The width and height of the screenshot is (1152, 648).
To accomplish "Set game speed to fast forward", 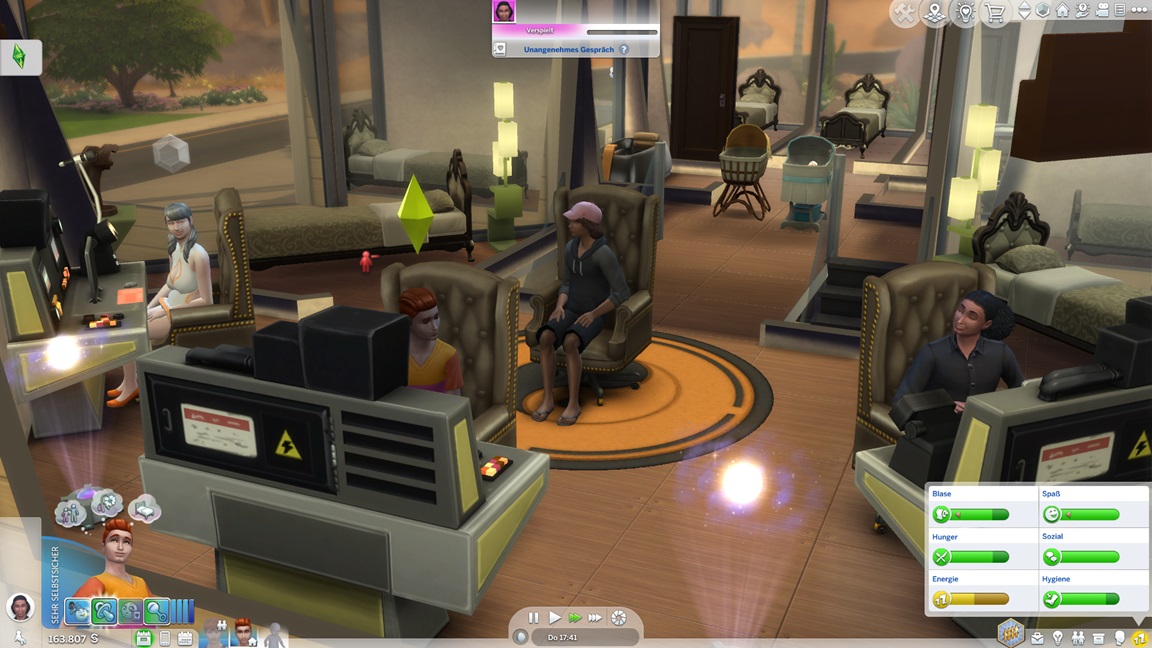I will [574, 618].
